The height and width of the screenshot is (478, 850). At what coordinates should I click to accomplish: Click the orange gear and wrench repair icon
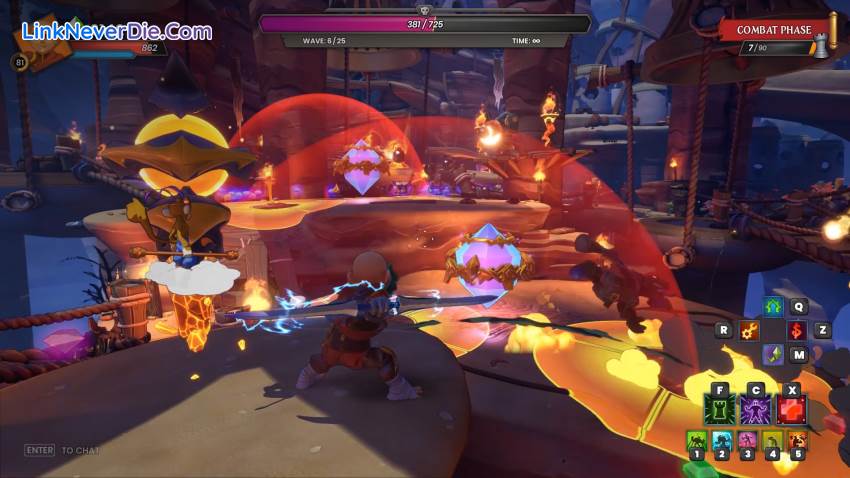(748, 330)
